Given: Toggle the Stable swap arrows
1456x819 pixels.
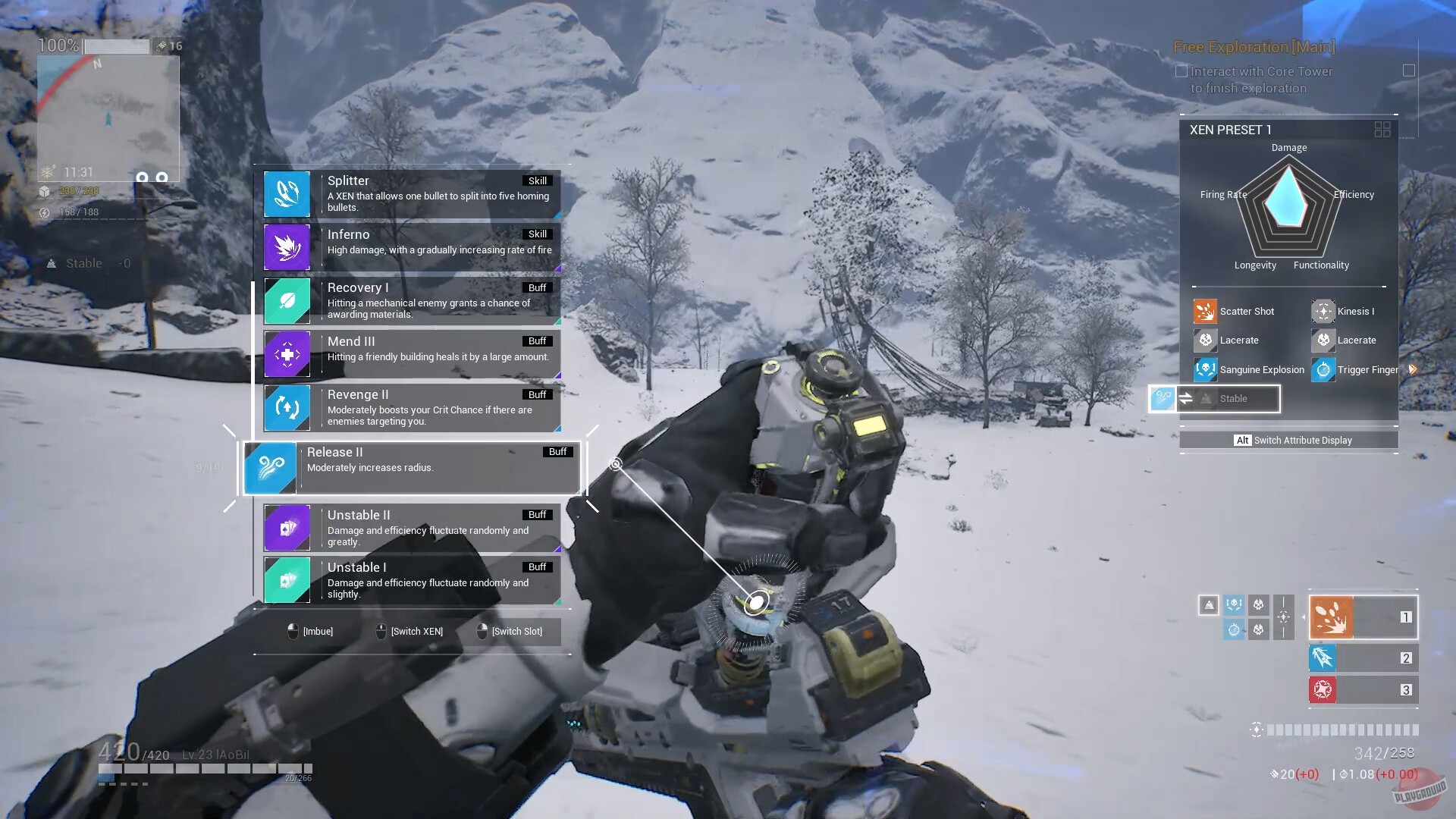Looking at the screenshot, I should pyautogui.click(x=1185, y=398).
